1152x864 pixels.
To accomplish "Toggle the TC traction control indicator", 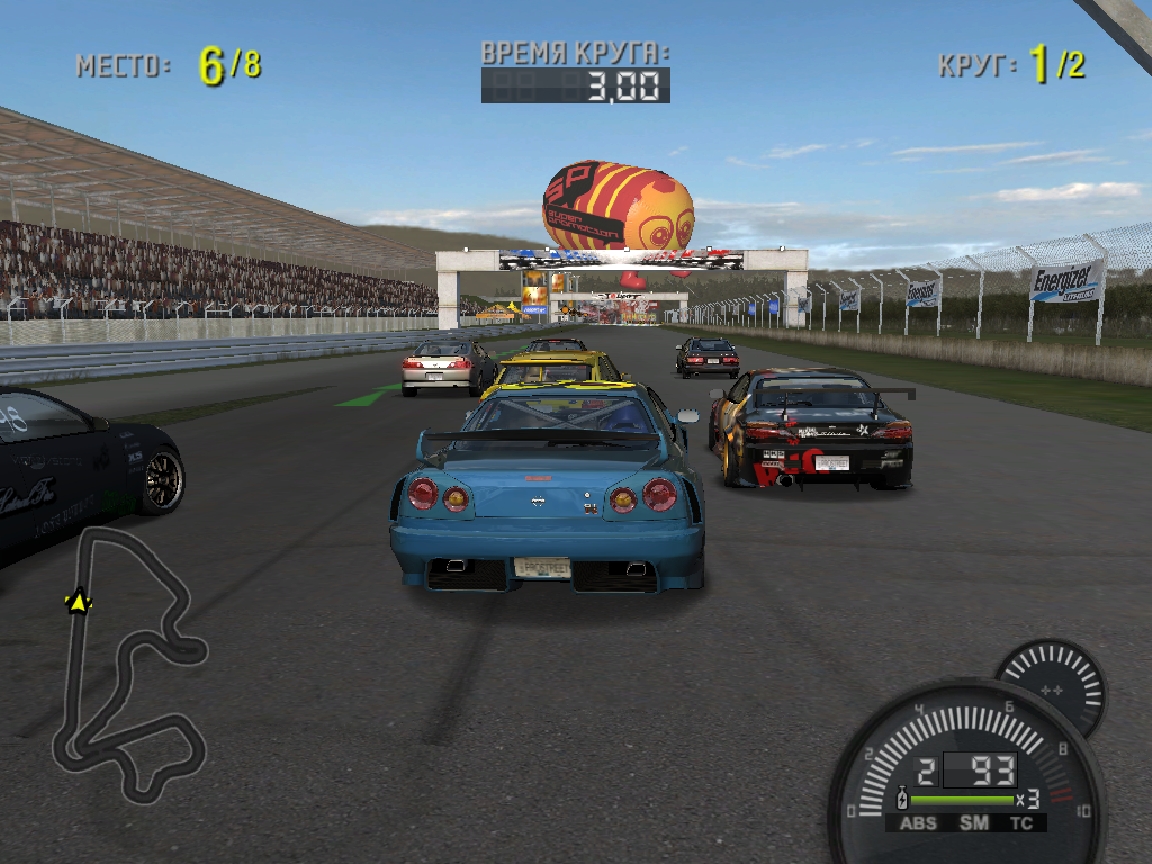I will (1021, 823).
